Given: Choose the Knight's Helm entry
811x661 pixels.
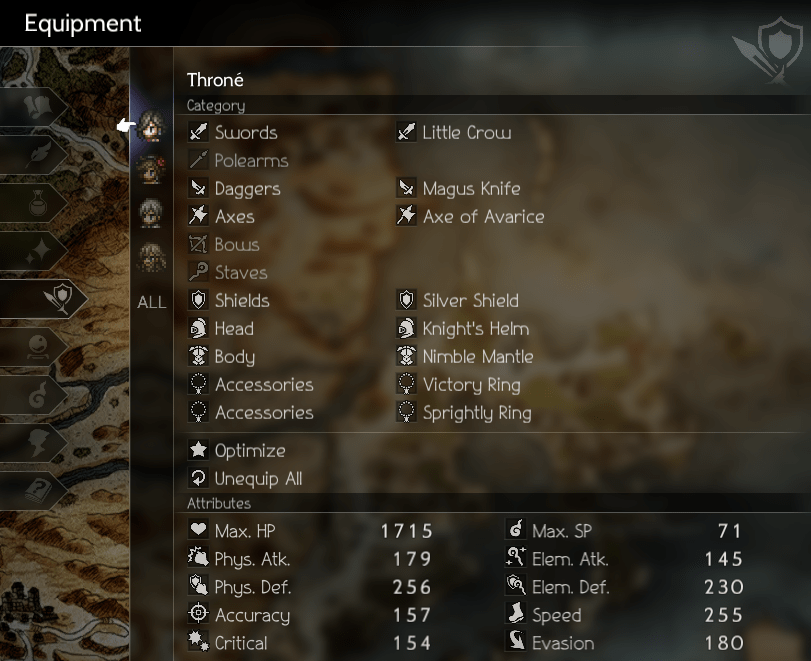Looking at the screenshot, I should pos(475,329).
